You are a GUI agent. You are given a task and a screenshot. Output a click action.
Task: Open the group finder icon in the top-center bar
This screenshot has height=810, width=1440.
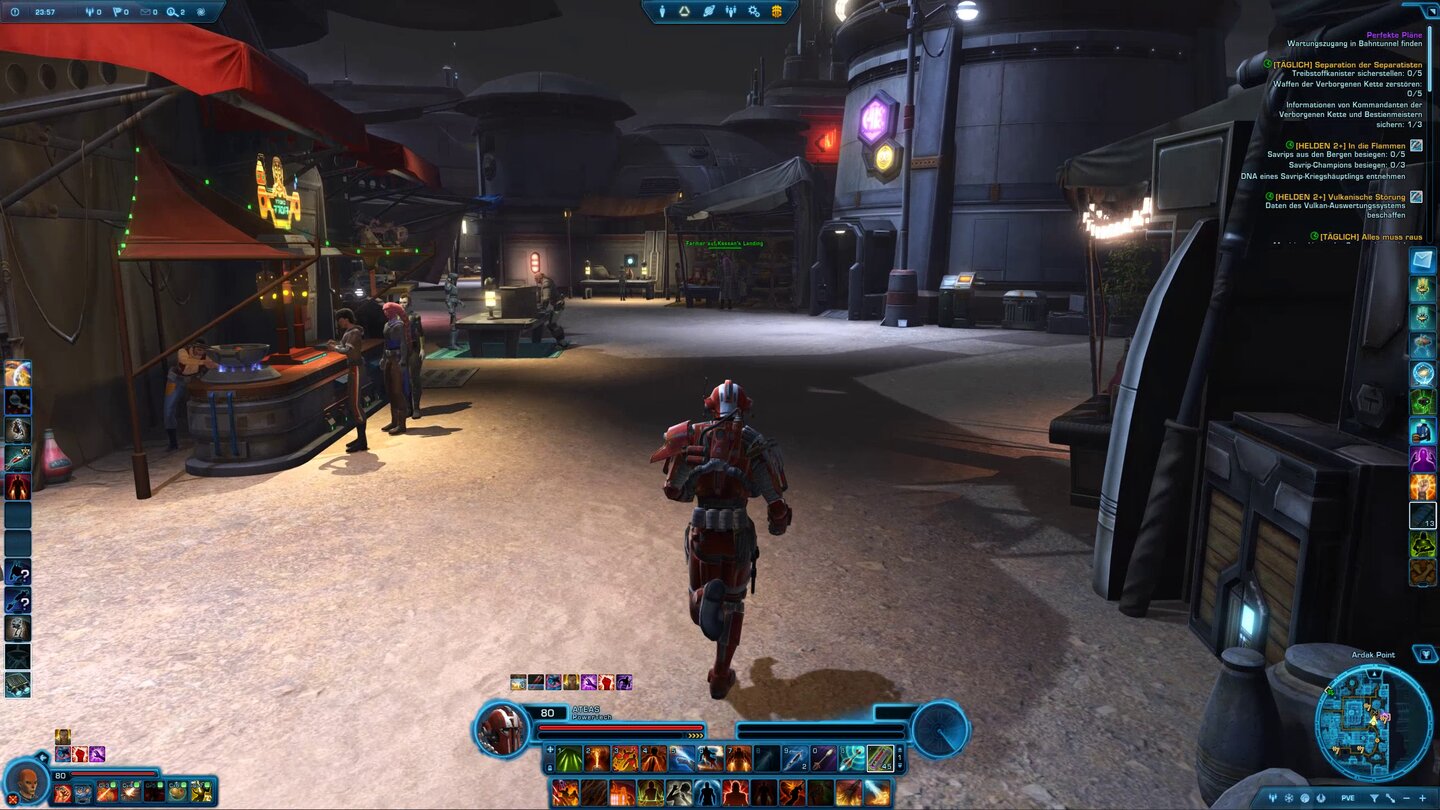point(731,12)
